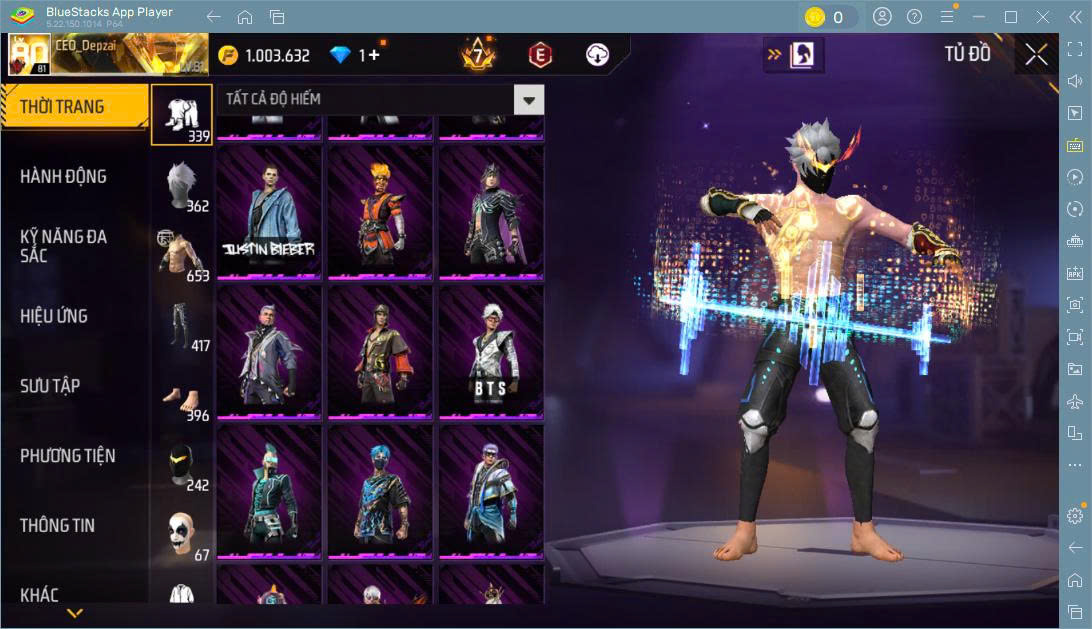Open the TẤT CẢ ĐỘ HIẾM rarity dropdown
Image resolution: width=1092 pixels, height=629 pixels.
529,99
